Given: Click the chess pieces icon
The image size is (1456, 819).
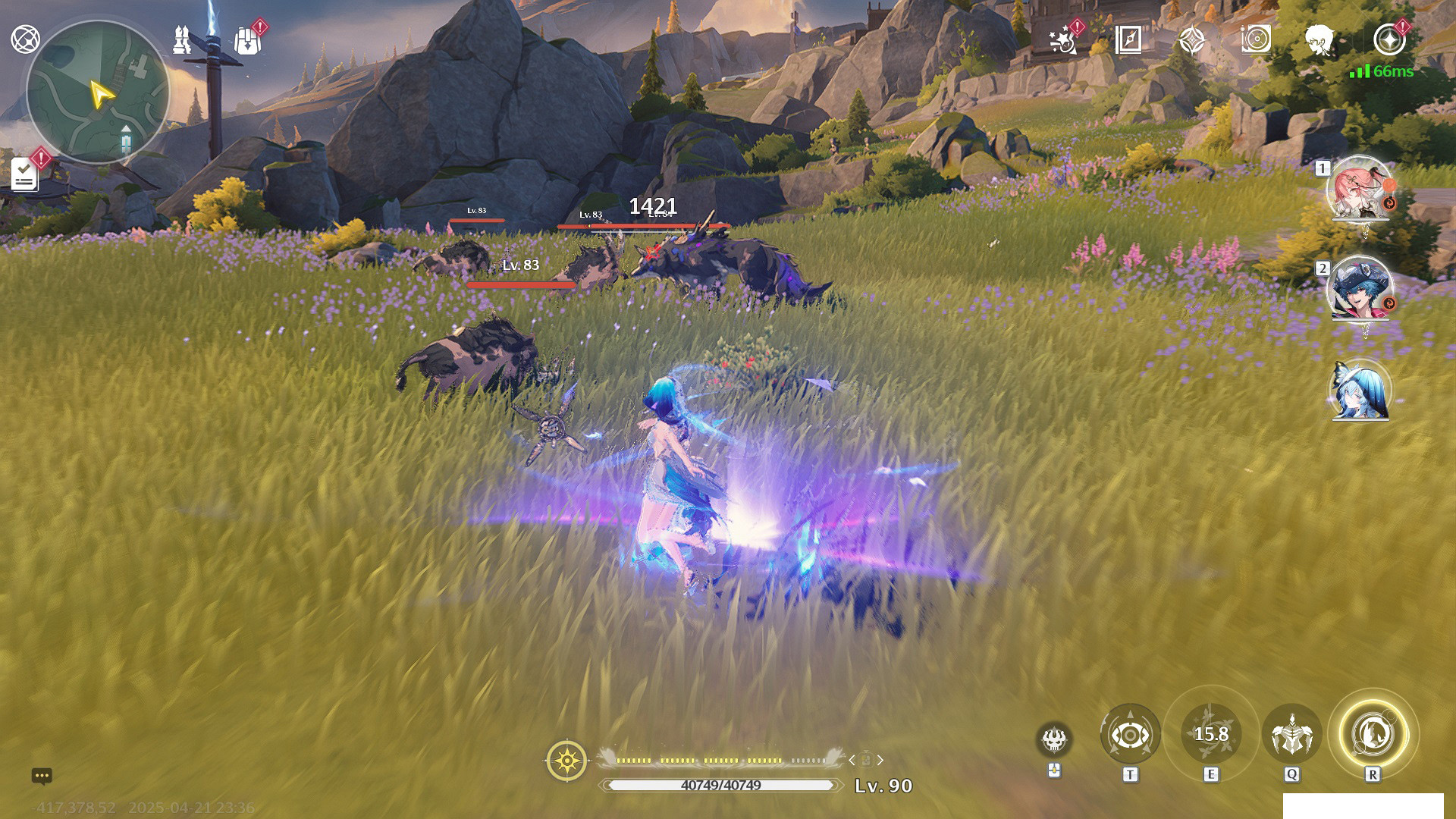Looking at the screenshot, I should click(182, 40).
